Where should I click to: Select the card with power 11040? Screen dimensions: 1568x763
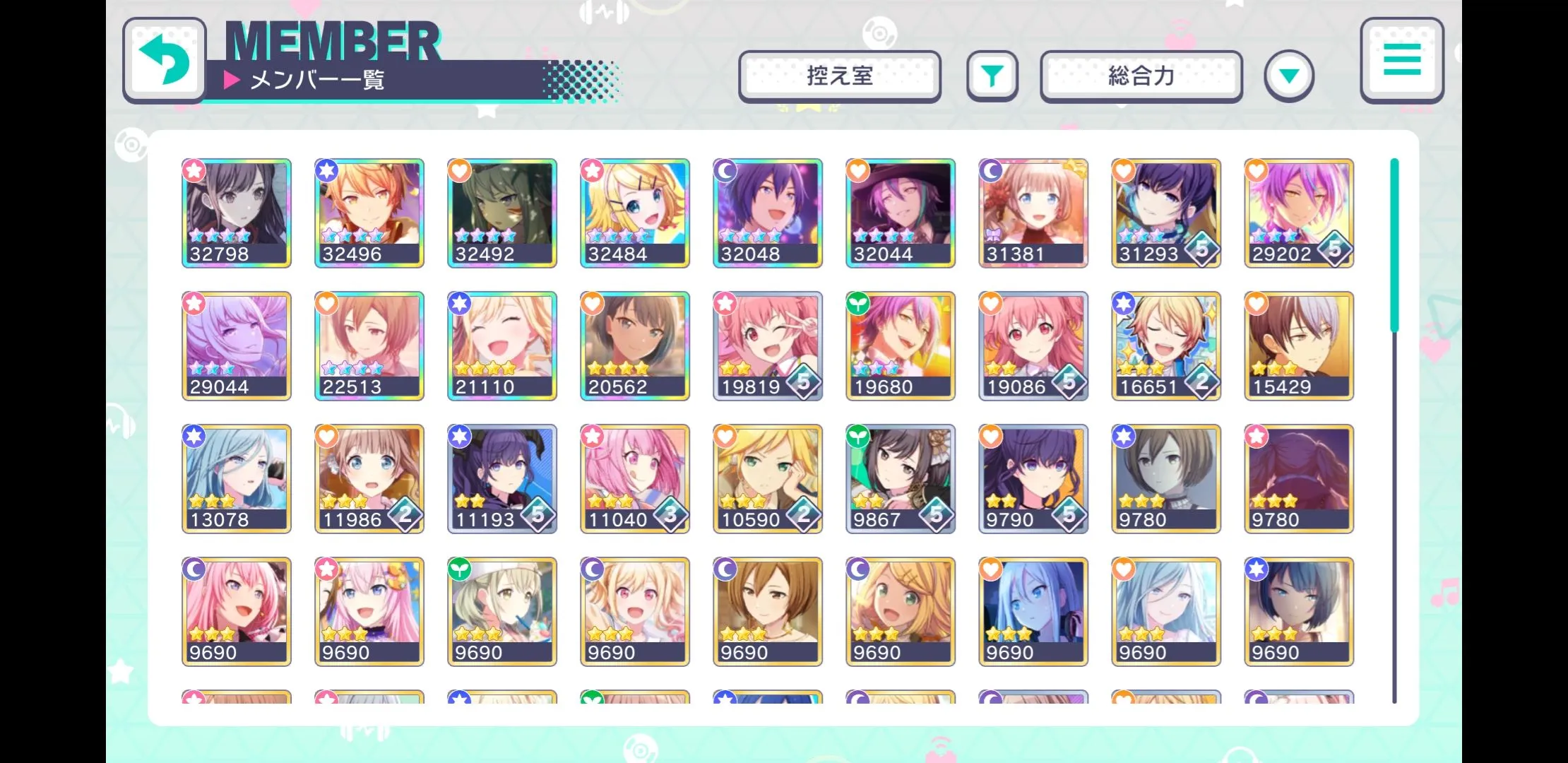635,479
